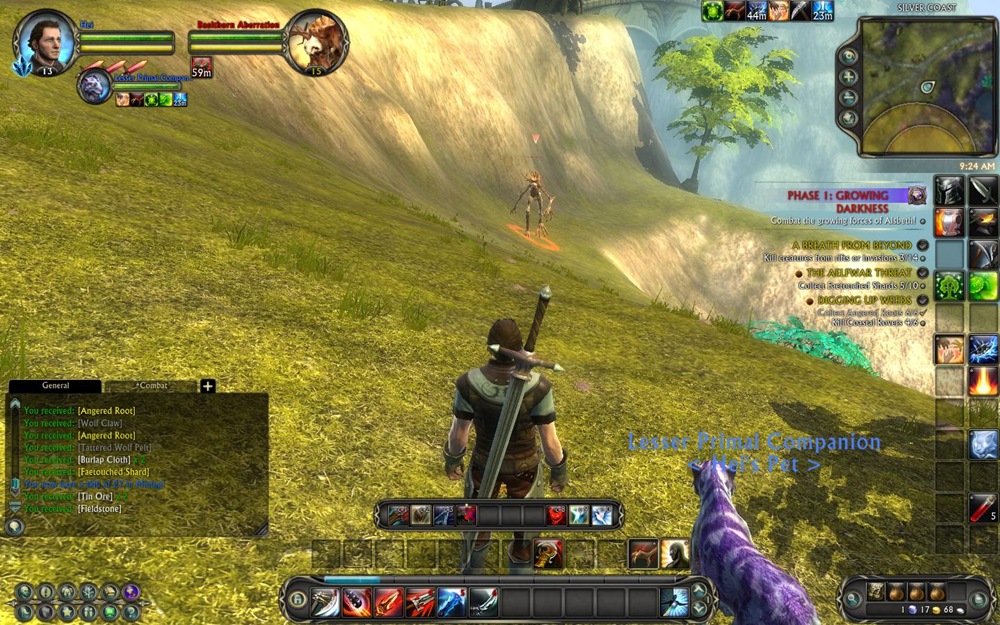The width and height of the screenshot is (1000, 625).
Task: Select the Lesser Primal Companion pet portrait
Action: [x=96, y=85]
